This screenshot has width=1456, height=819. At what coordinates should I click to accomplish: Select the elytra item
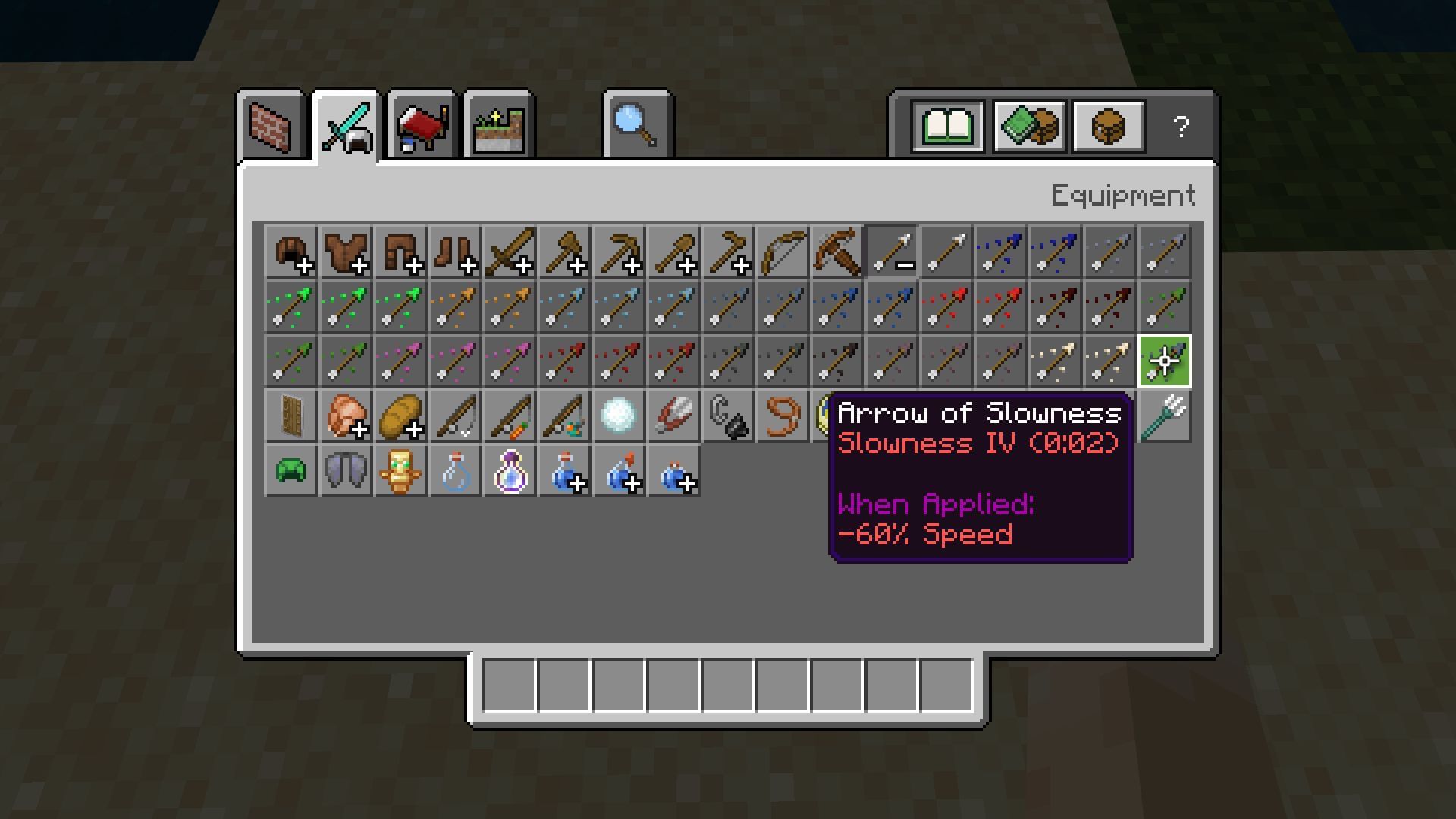[x=347, y=472]
